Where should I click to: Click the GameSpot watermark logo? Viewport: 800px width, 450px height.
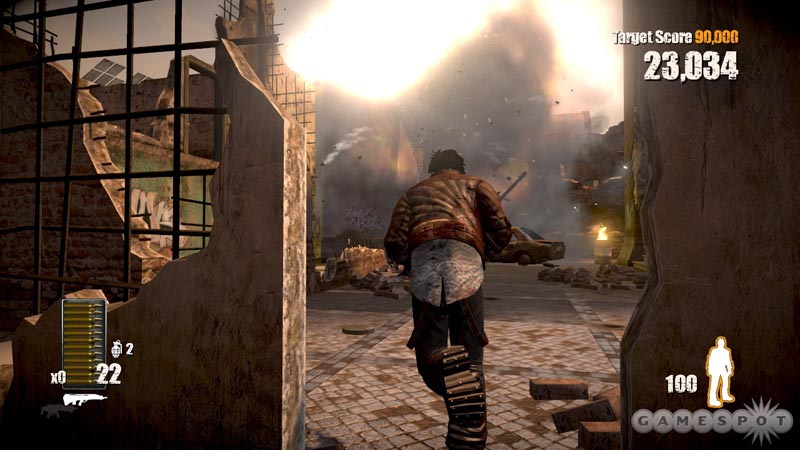(712, 419)
